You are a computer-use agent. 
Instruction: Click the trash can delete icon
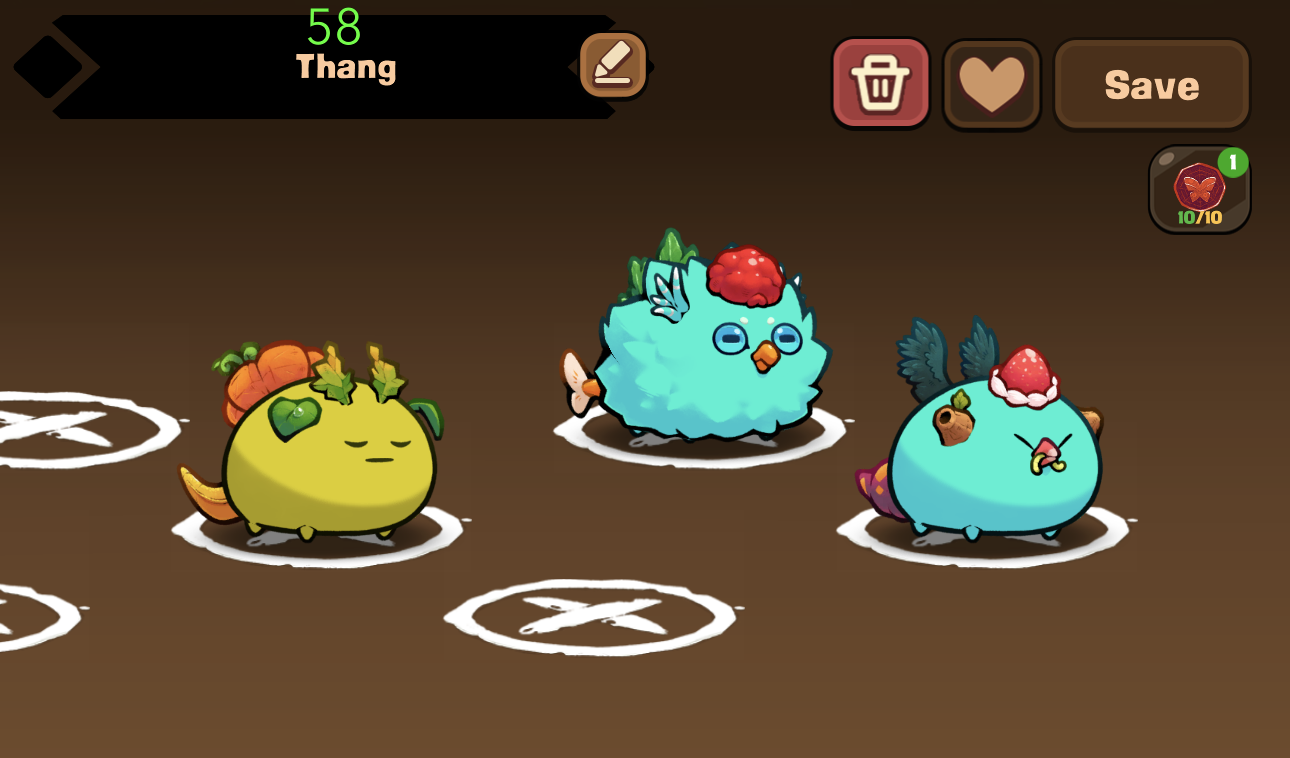[x=881, y=82]
